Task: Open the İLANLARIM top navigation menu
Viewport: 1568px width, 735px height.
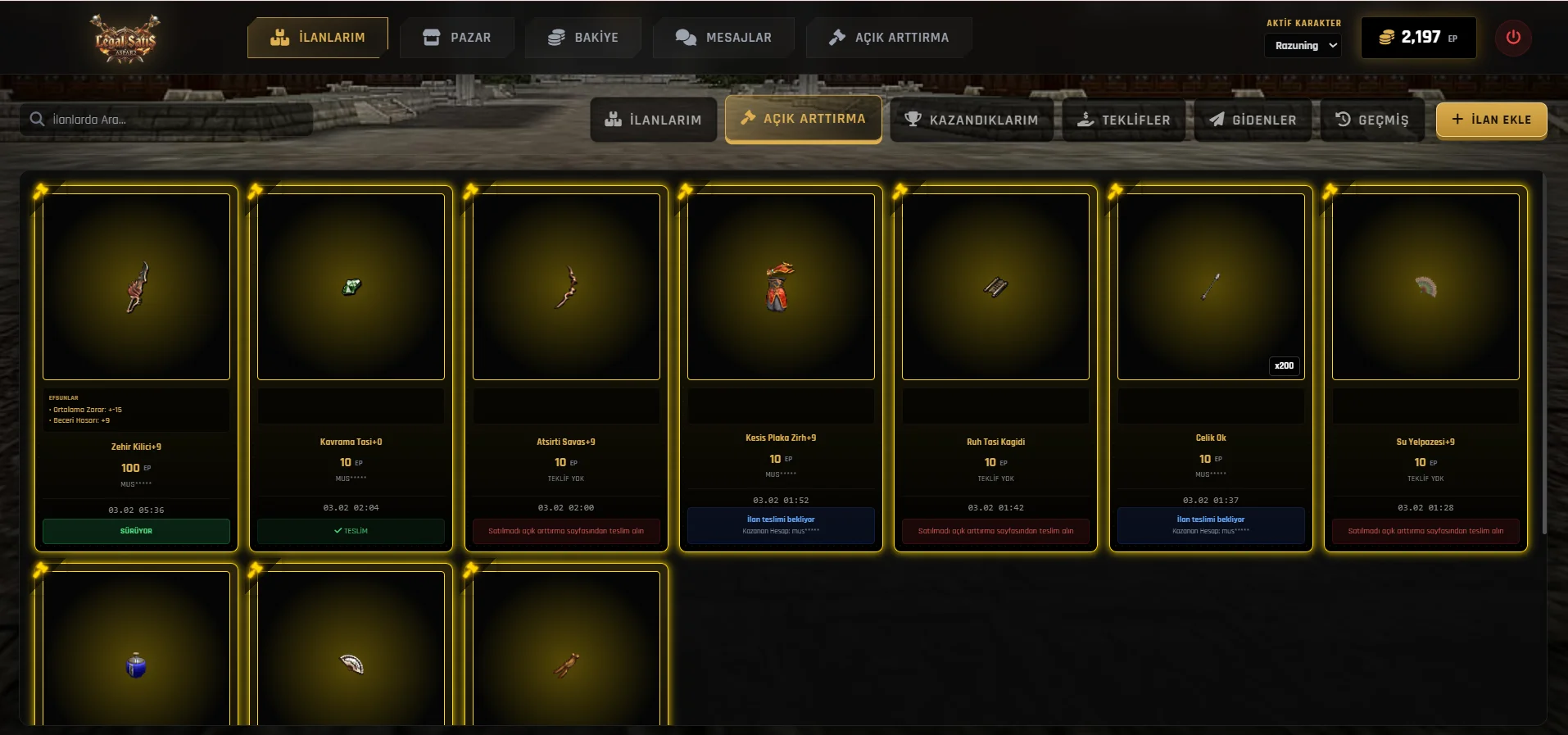Action: point(318,38)
